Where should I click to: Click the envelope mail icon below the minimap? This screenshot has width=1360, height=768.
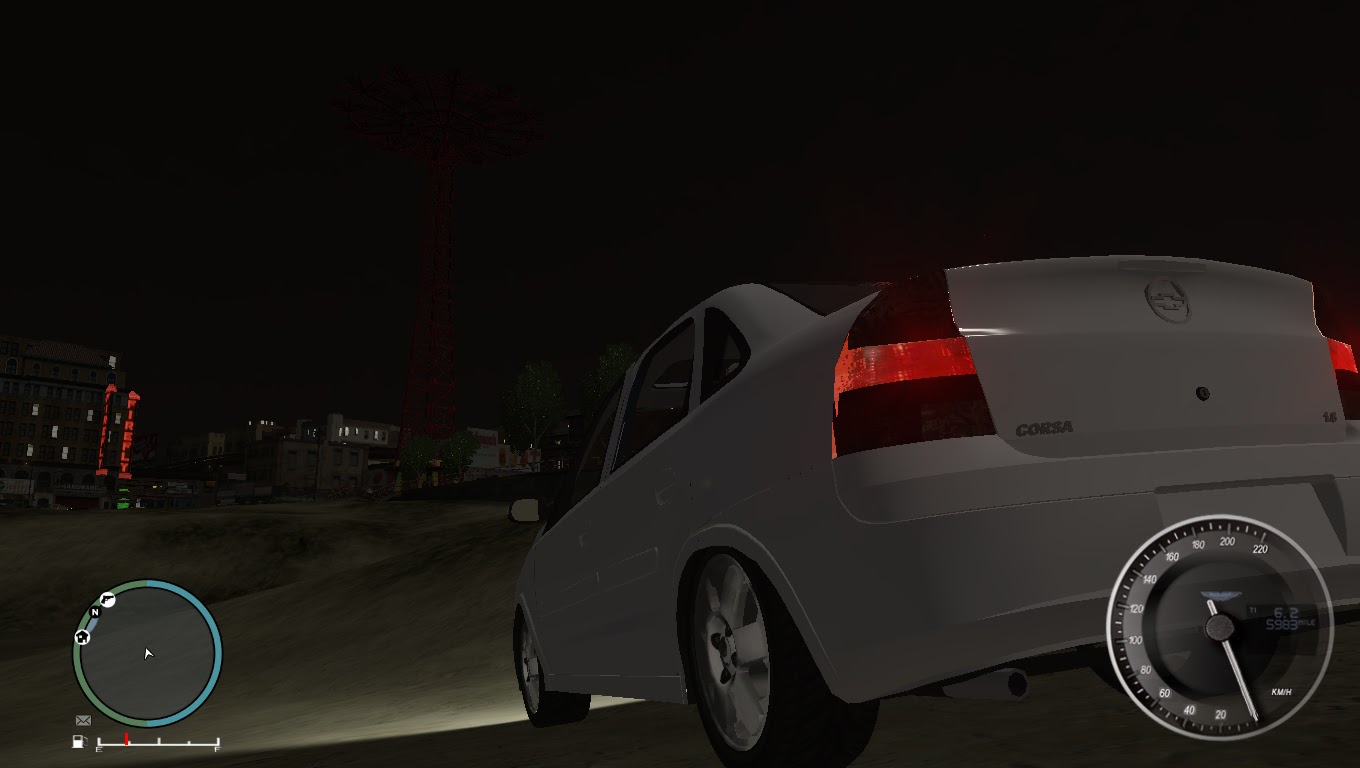click(x=83, y=720)
